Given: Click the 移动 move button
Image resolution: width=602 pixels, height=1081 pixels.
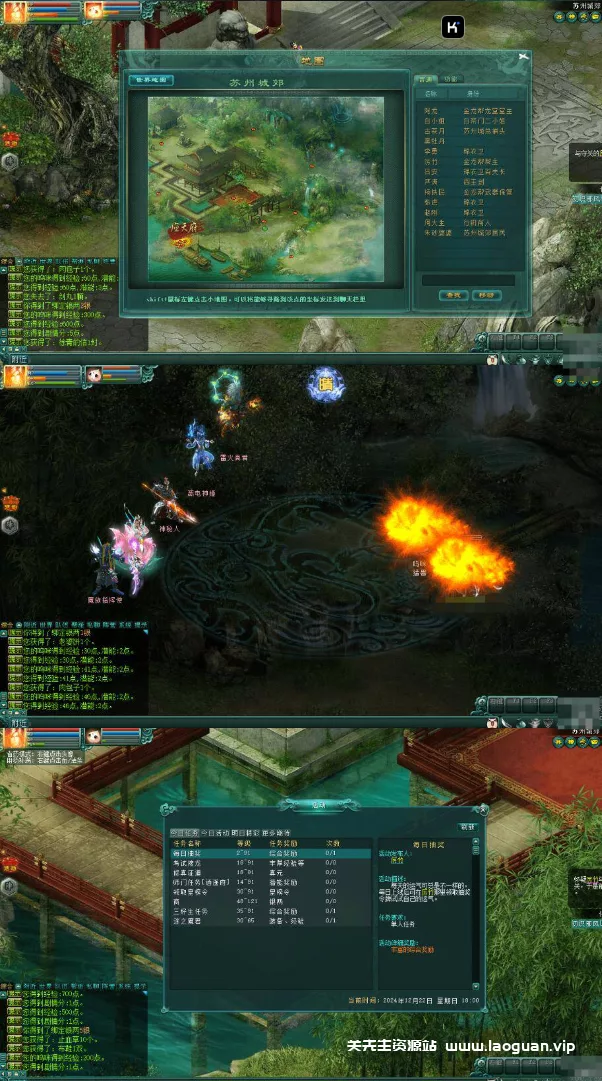Looking at the screenshot, I should (485, 295).
